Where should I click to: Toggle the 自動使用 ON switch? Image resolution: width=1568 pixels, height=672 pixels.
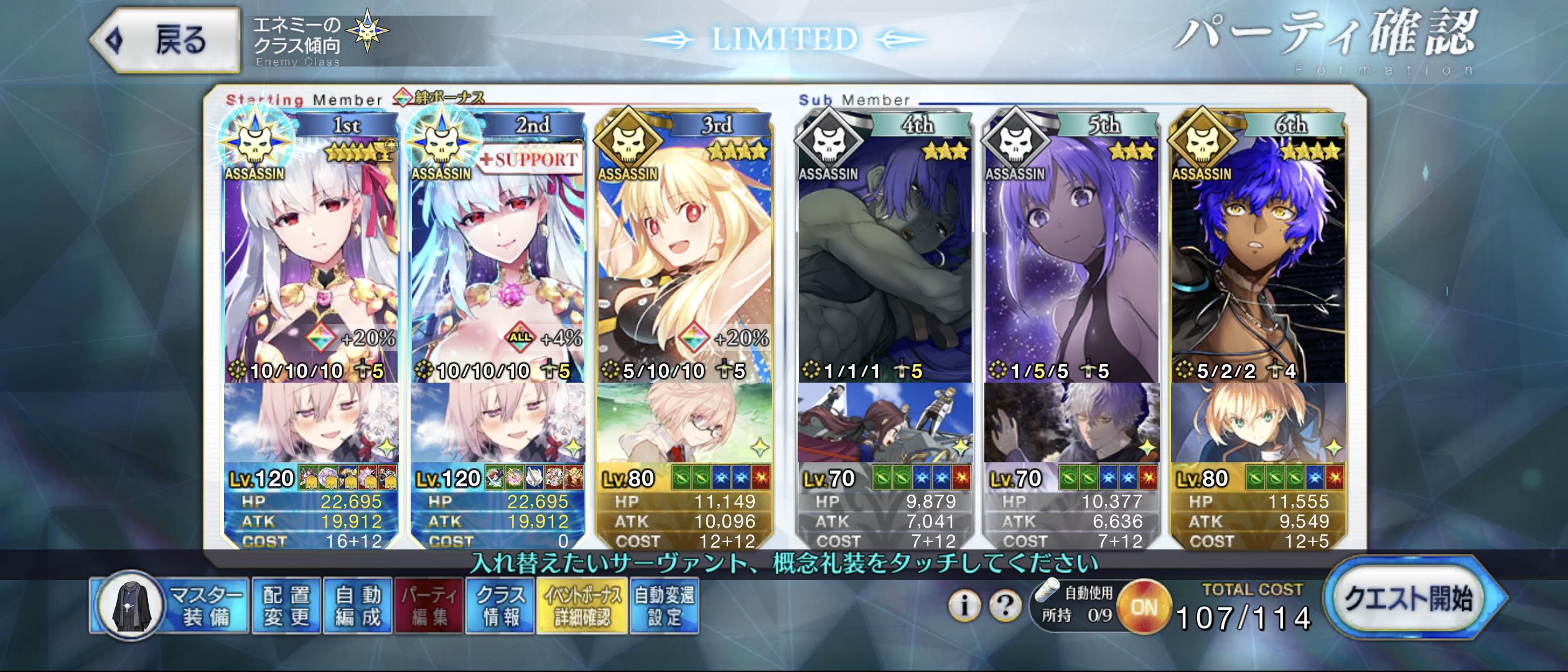pos(1144,607)
